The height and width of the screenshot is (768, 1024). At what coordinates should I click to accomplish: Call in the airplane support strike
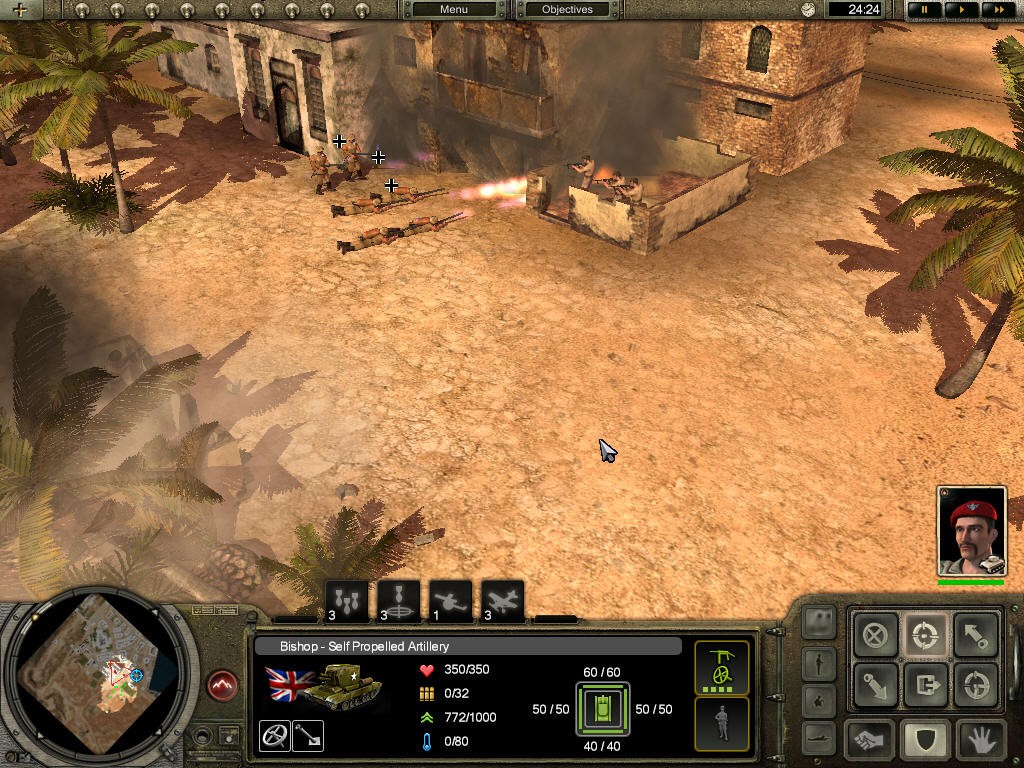tap(502, 601)
